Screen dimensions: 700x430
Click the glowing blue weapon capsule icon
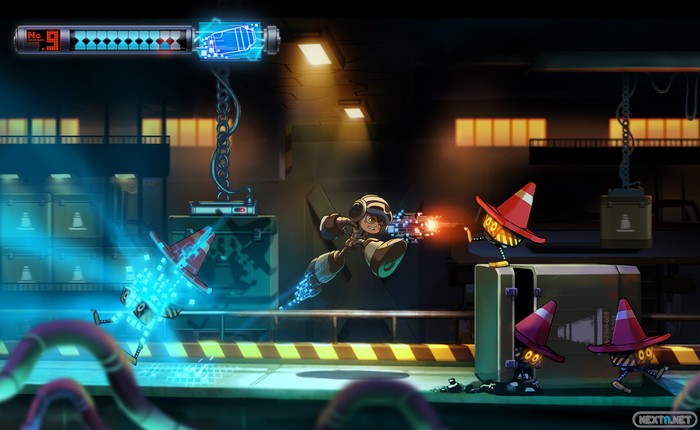pos(231,40)
